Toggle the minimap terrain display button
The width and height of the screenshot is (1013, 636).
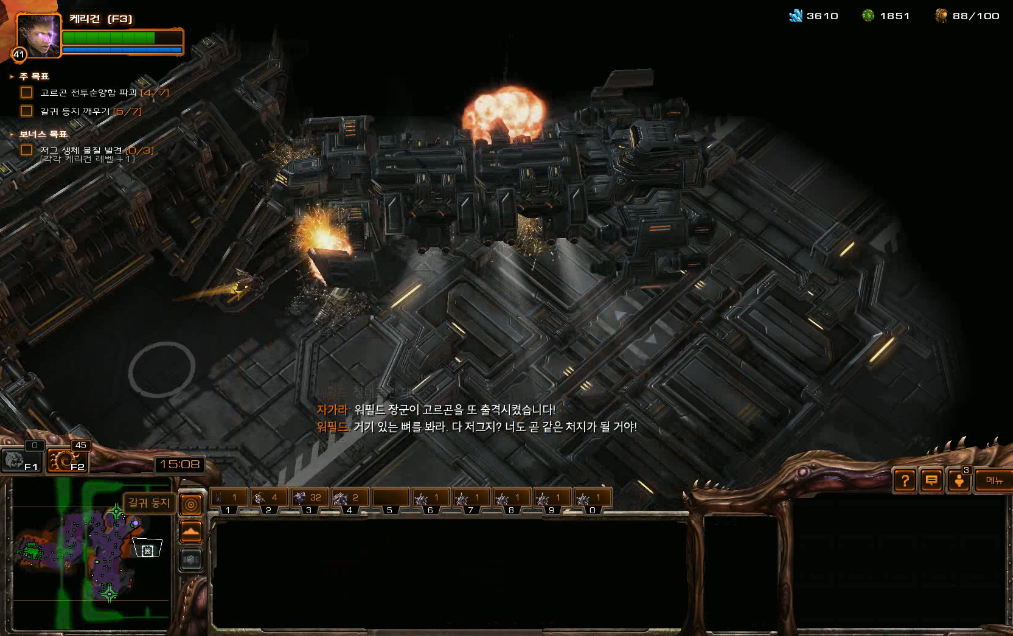tap(190, 531)
